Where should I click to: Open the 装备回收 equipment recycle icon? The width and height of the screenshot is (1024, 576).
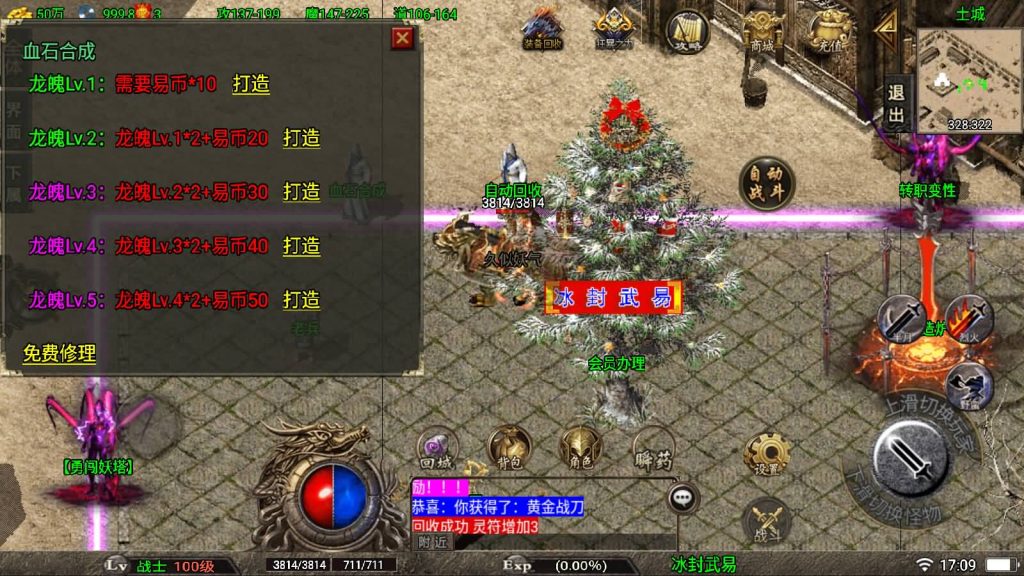543,29
